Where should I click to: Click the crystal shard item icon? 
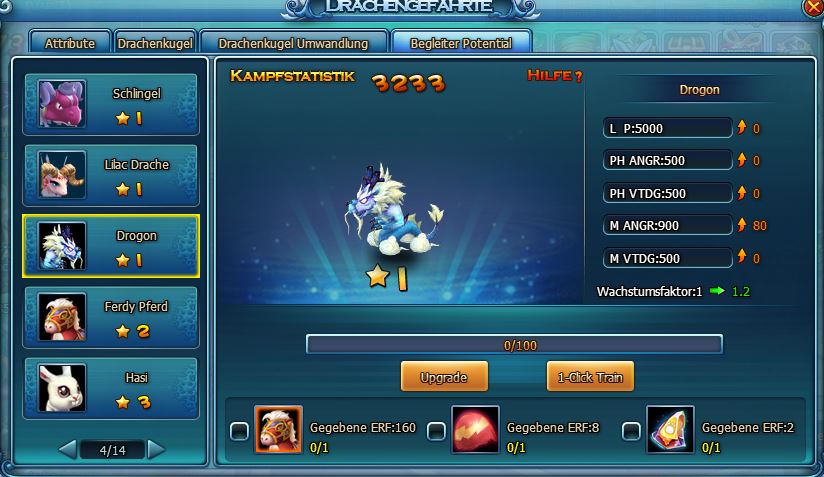pyautogui.click(x=670, y=430)
